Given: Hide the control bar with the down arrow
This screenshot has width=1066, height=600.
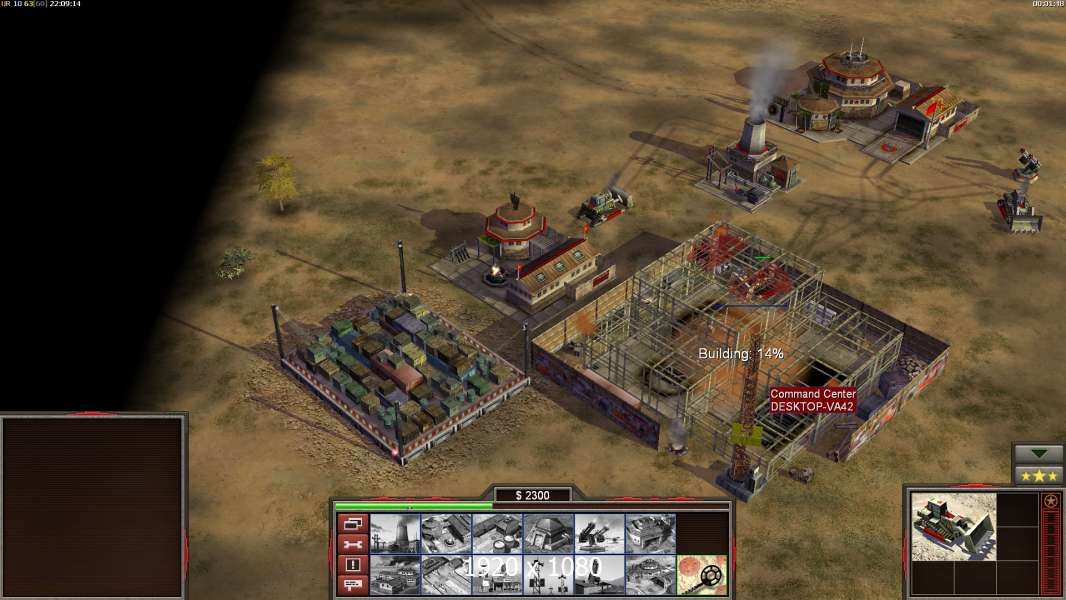Looking at the screenshot, I should point(1038,454).
